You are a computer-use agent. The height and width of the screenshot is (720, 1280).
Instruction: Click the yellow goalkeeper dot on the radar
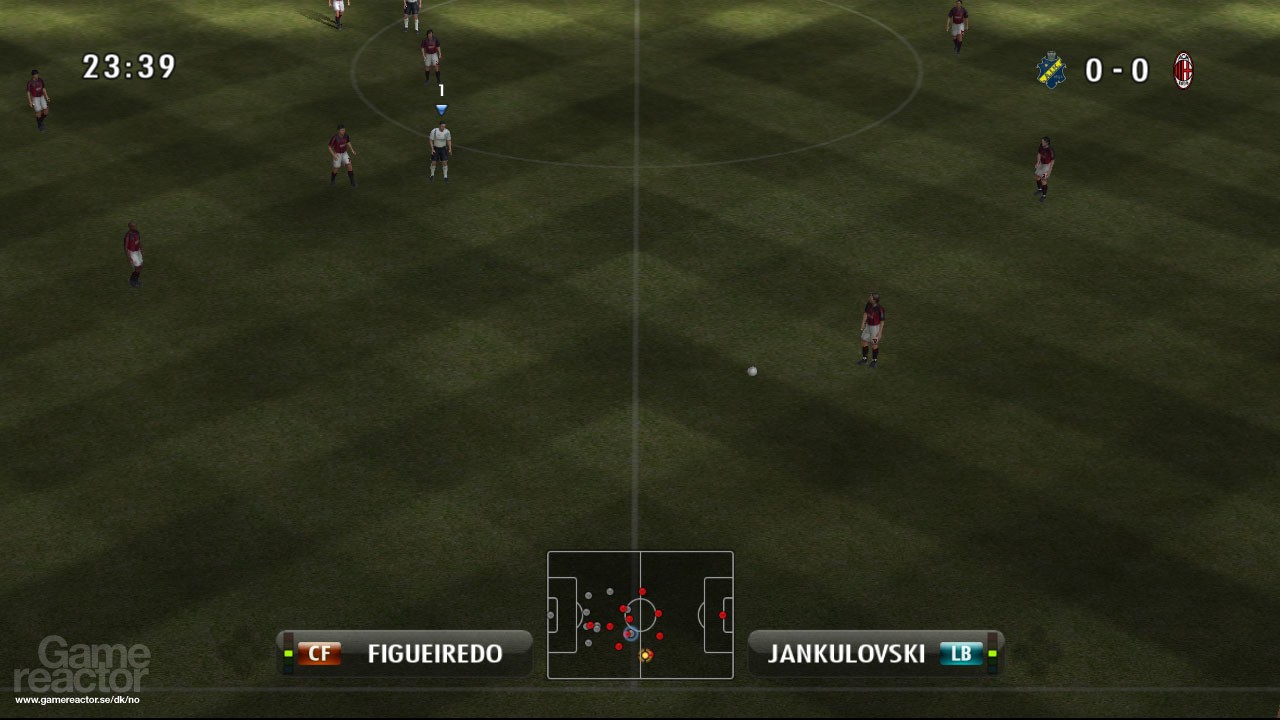pyautogui.click(x=646, y=655)
